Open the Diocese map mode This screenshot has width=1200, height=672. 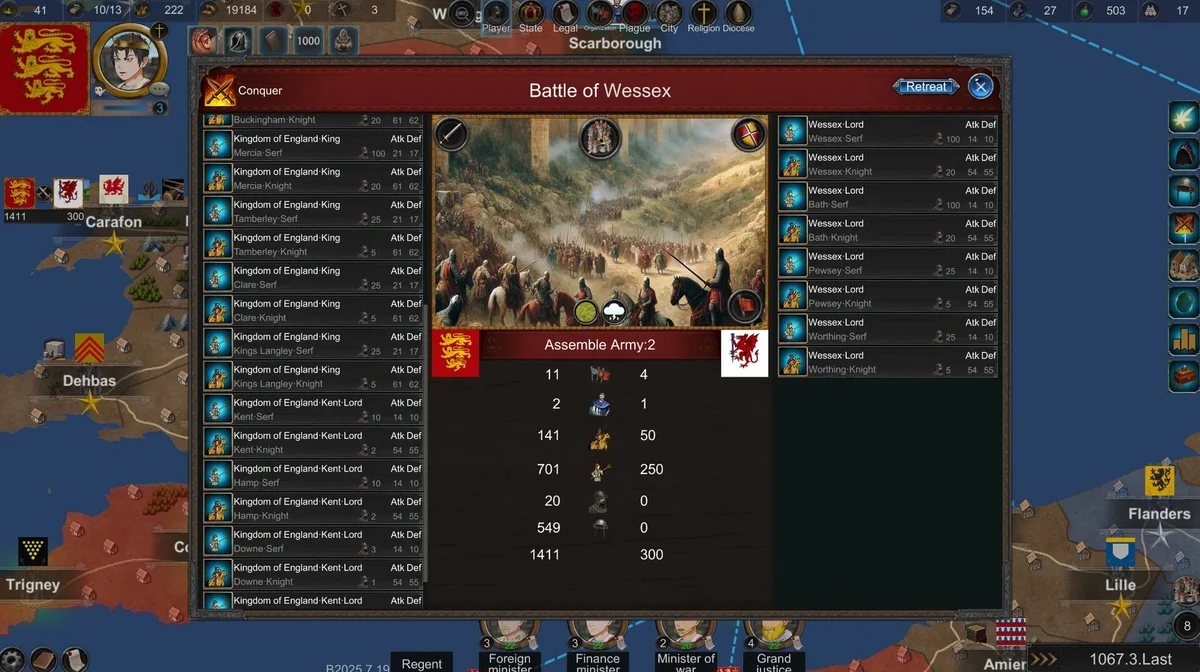pyautogui.click(x=738, y=15)
